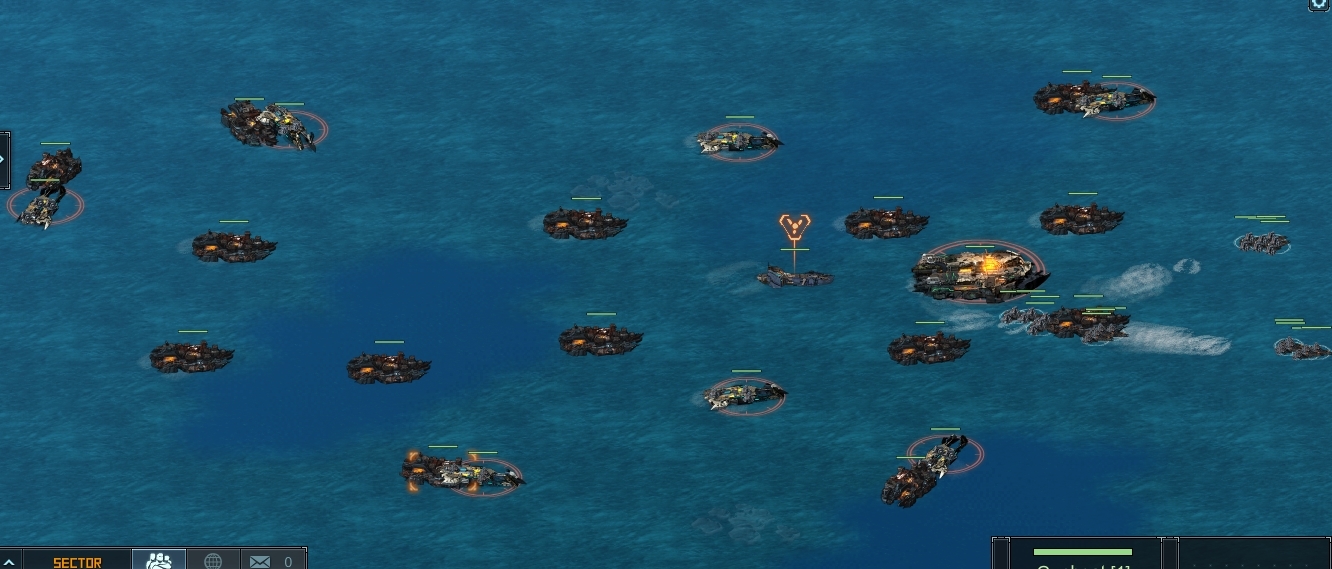Select the globe world chat tab
The height and width of the screenshot is (569, 1332).
213,561
